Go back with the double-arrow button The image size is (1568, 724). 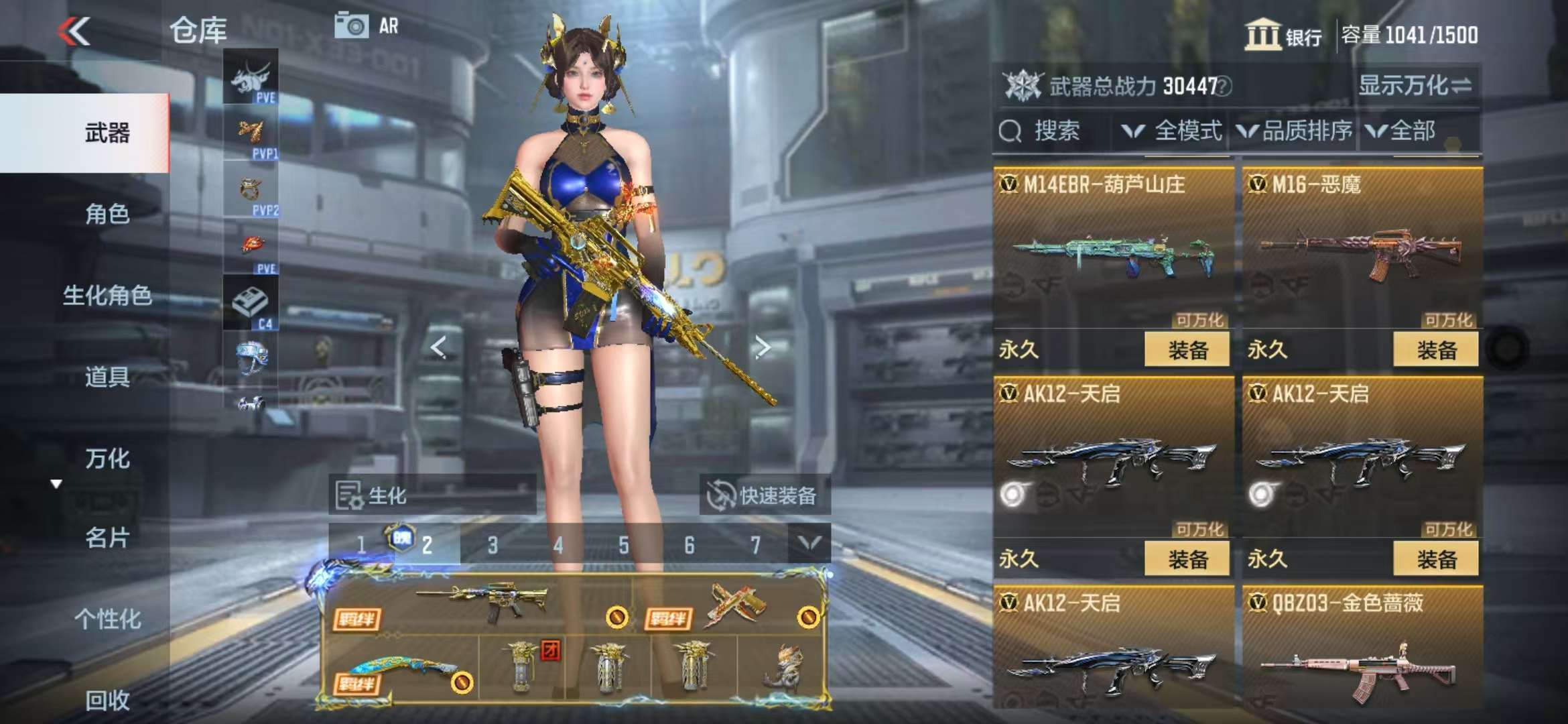pos(74,31)
